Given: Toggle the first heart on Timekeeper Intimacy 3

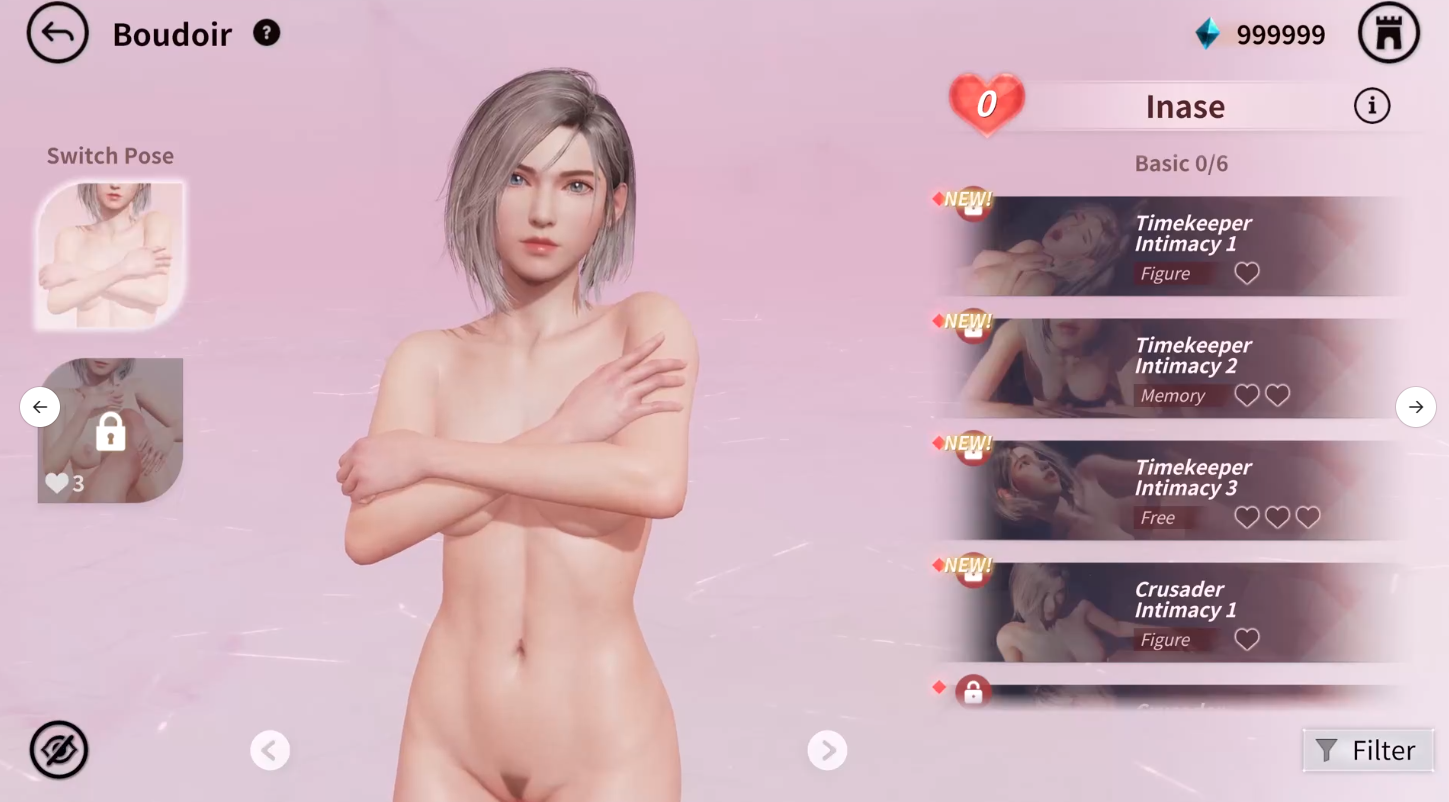Looking at the screenshot, I should click(1247, 517).
